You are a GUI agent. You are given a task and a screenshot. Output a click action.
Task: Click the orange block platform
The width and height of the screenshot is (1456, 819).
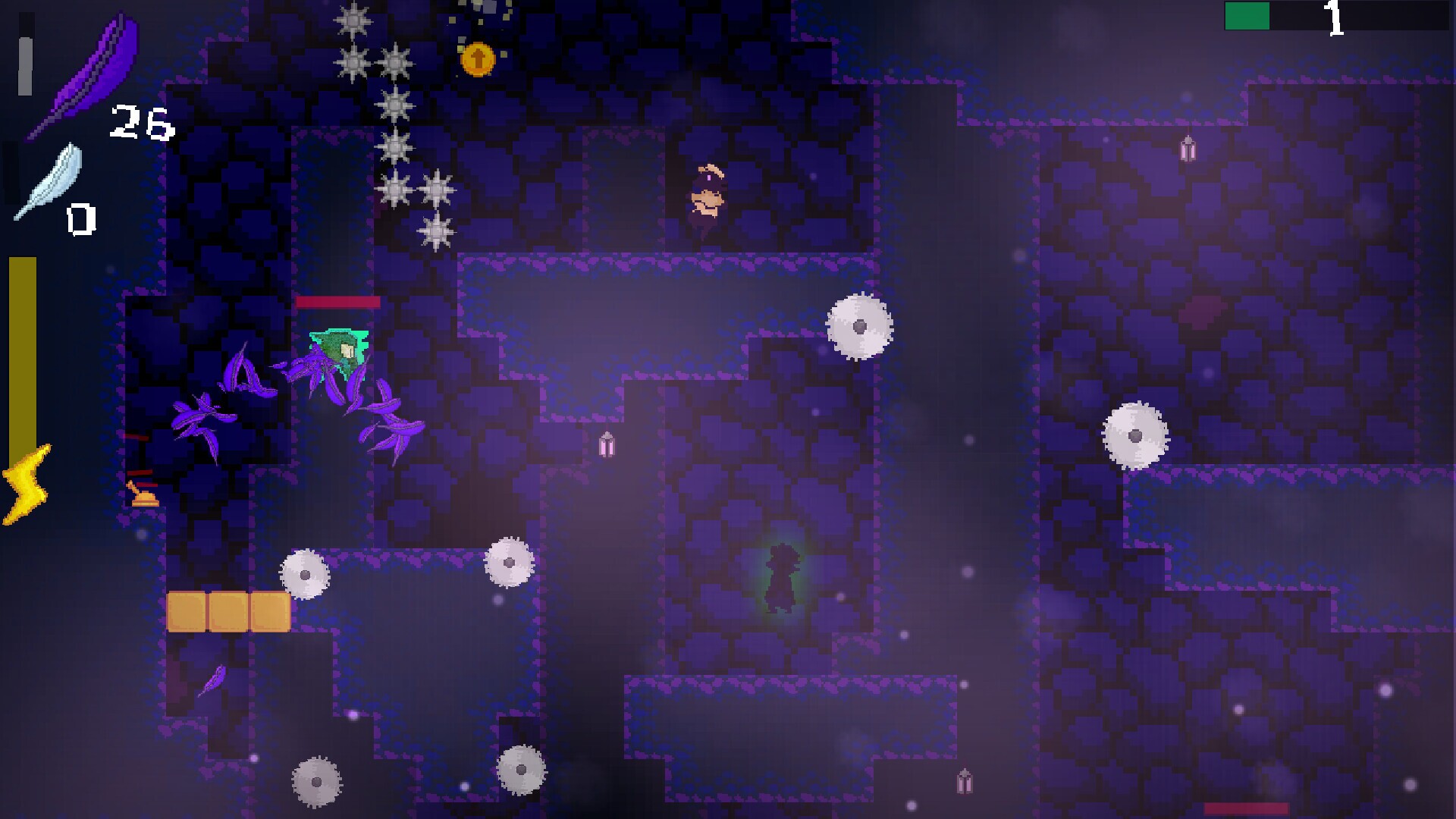coord(227,610)
